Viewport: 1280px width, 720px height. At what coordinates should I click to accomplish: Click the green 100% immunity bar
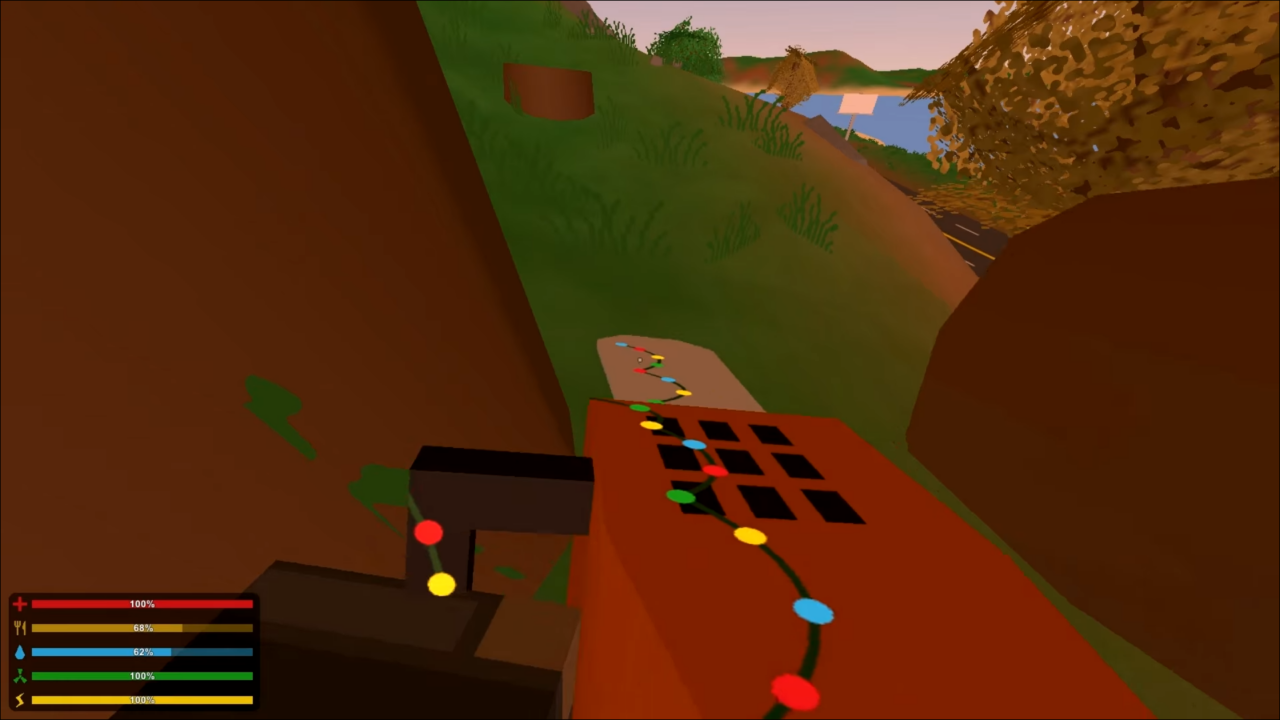[x=142, y=675]
